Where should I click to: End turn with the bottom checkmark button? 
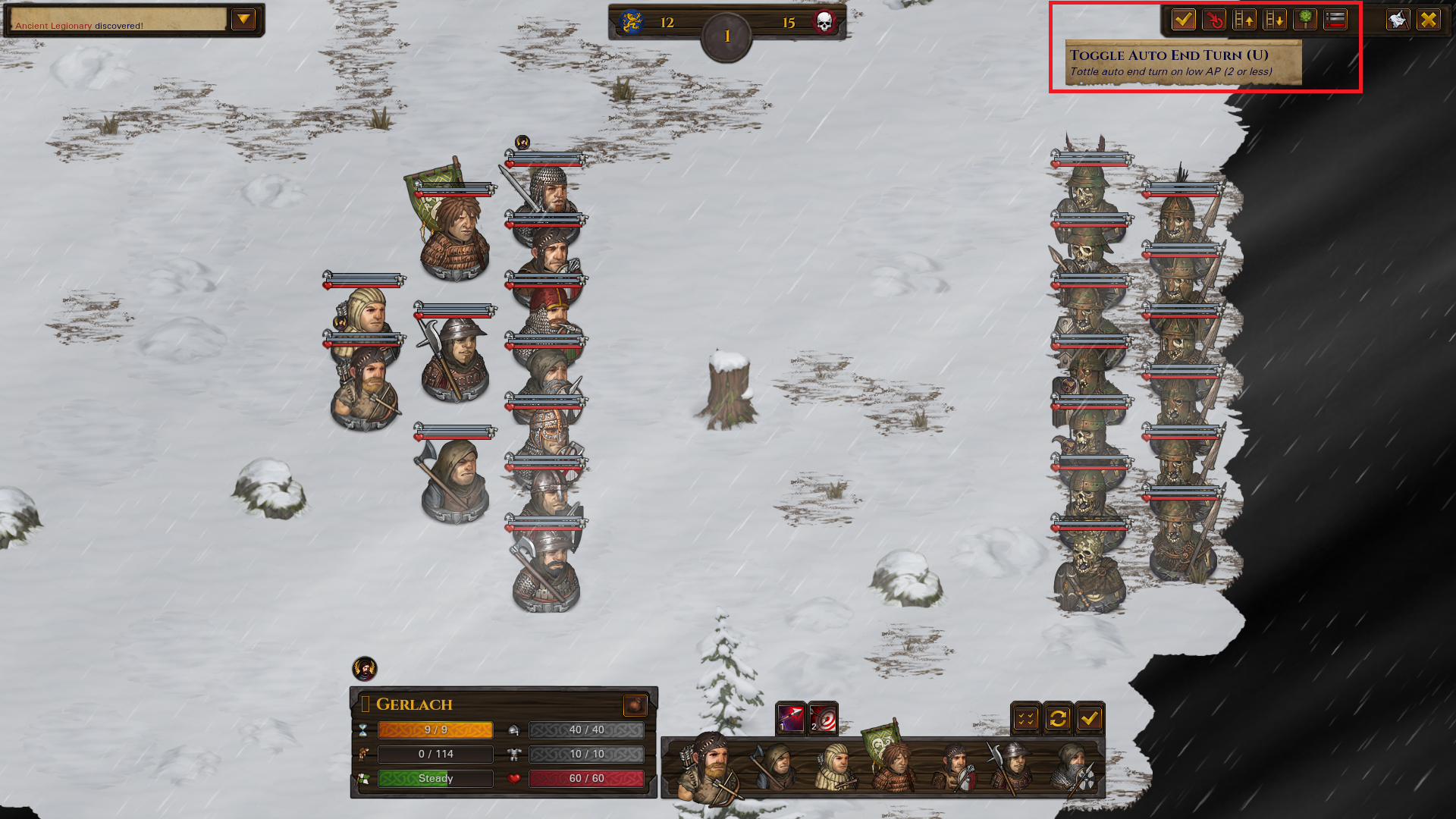click(1090, 718)
